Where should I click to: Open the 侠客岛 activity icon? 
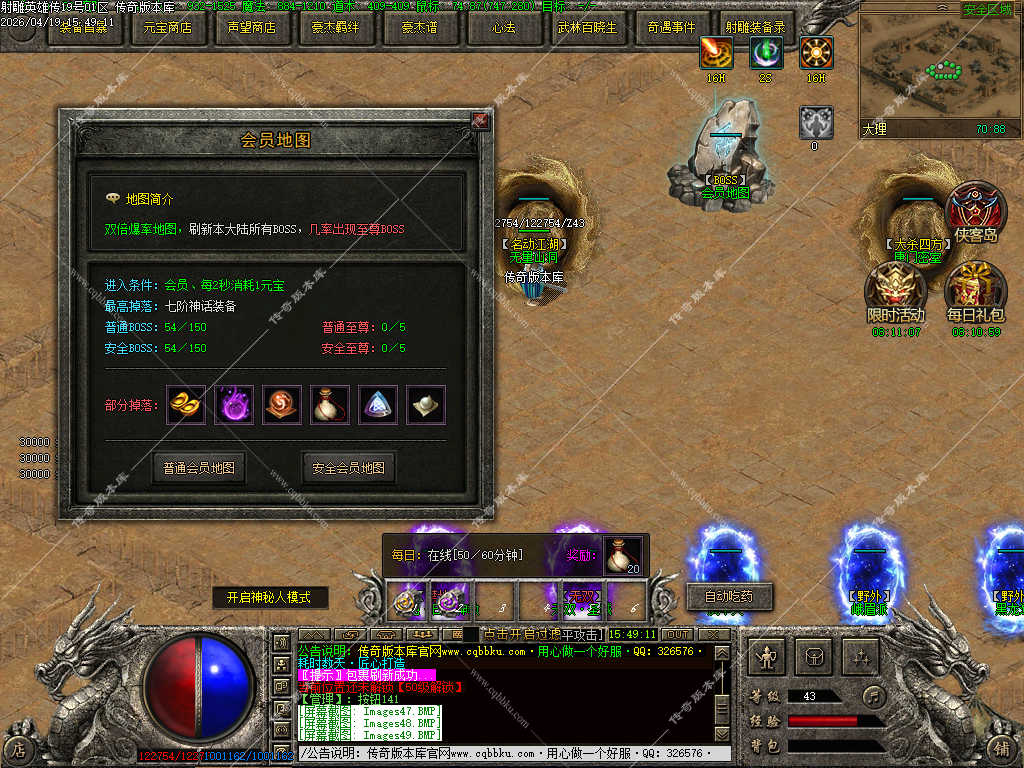(x=976, y=211)
